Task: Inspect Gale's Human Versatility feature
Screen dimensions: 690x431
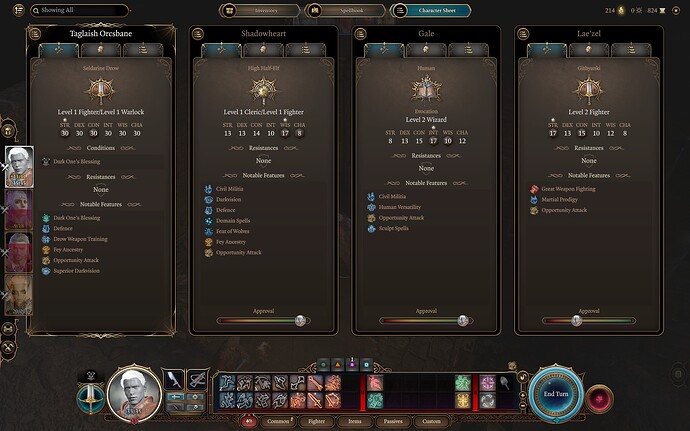Action: 399,207
